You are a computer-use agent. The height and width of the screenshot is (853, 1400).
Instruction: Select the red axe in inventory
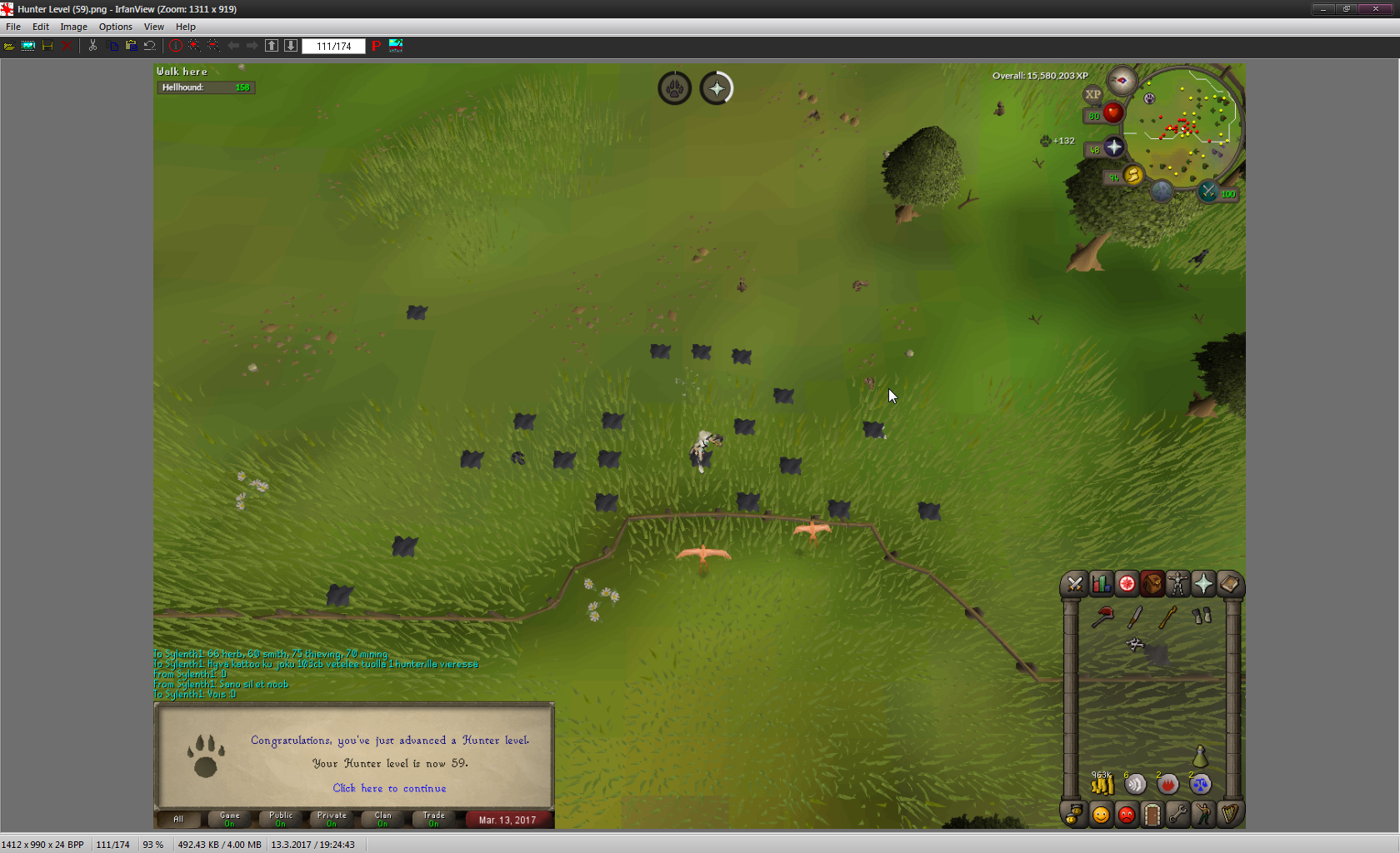1102,616
